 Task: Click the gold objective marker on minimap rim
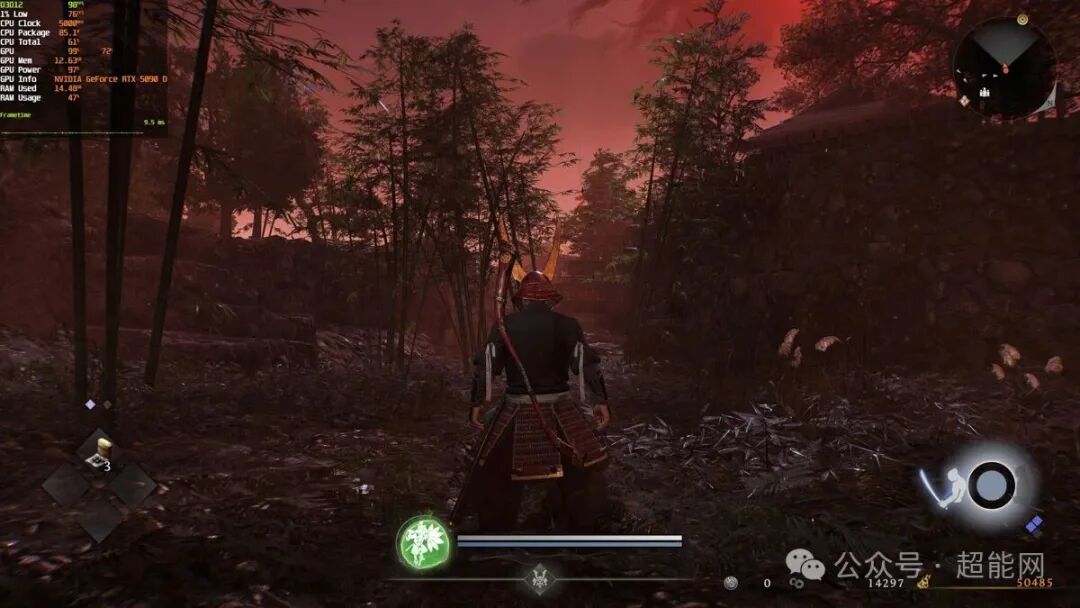tap(1022, 19)
